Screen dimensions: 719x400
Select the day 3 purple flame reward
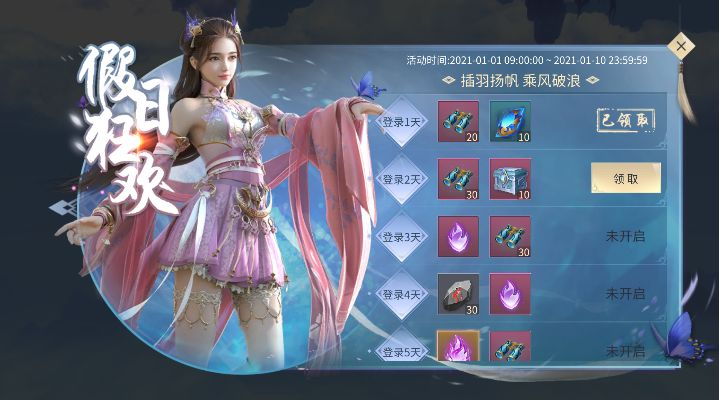coord(458,237)
